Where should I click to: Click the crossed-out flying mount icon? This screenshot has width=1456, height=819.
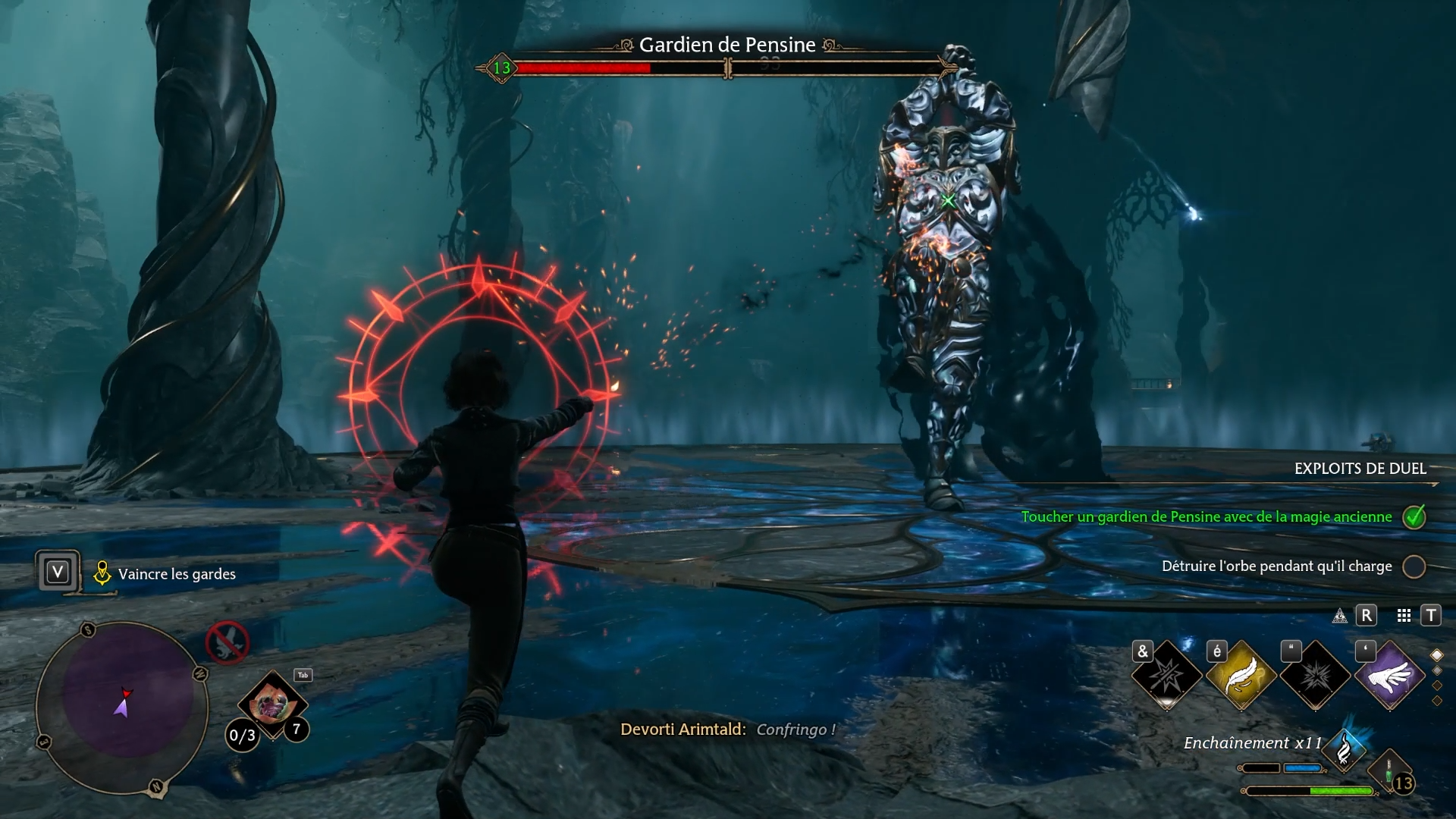(x=227, y=642)
